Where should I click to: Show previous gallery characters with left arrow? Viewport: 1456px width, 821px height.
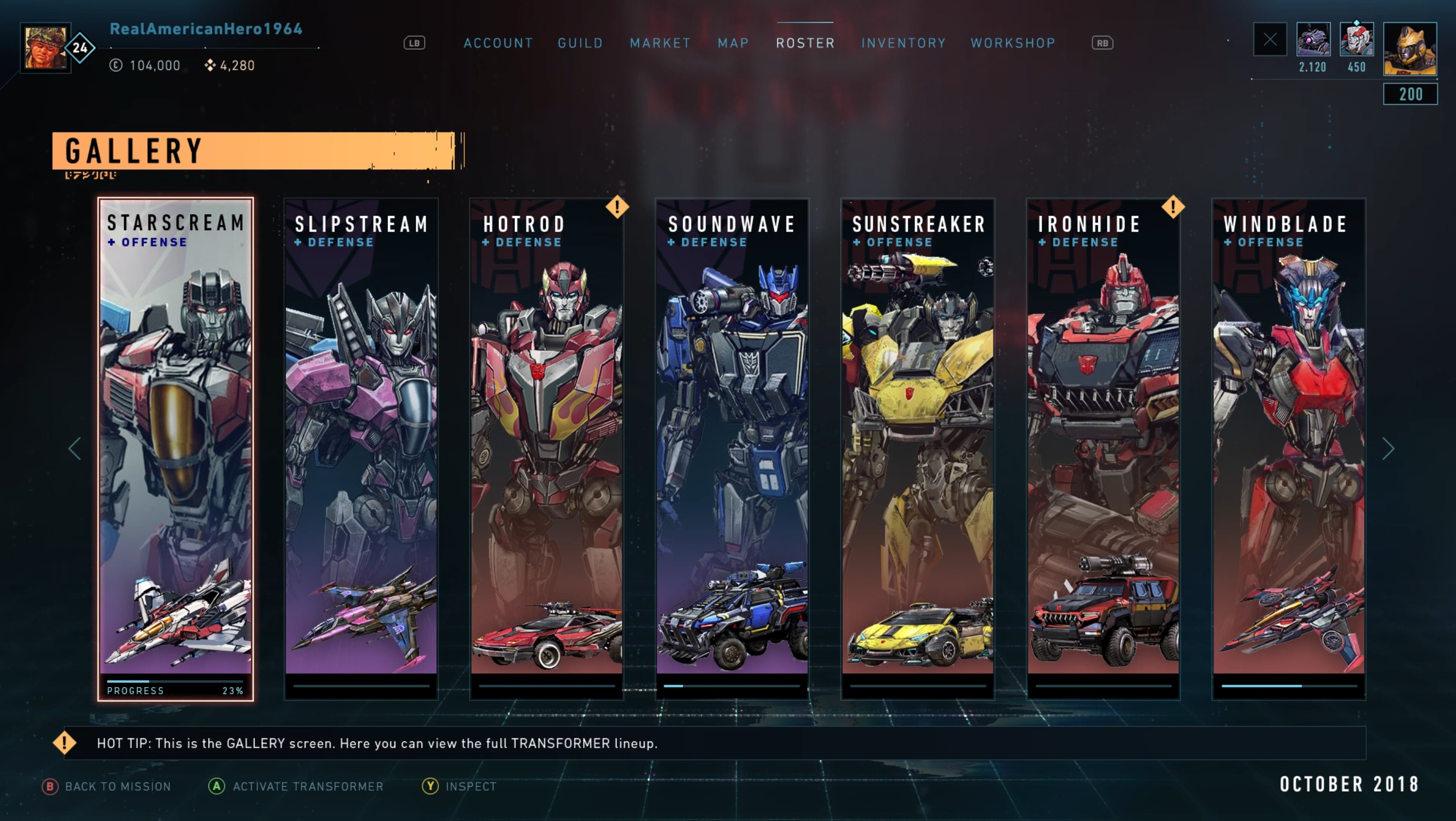click(75, 448)
